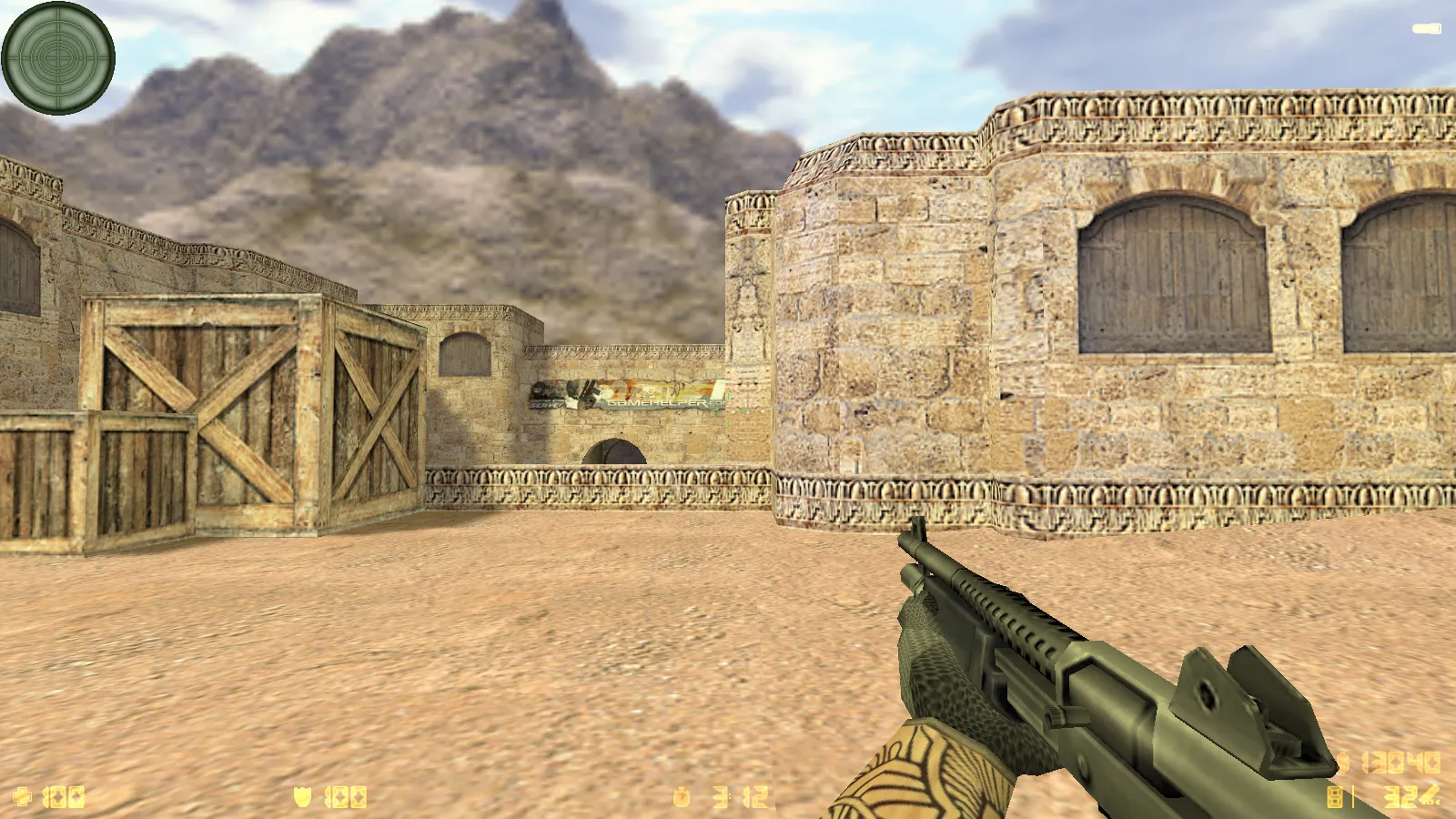Image resolution: width=1456 pixels, height=819 pixels.
Task: Click the small wooden crate in the left corner
Action: pyautogui.click(x=96, y=482)
